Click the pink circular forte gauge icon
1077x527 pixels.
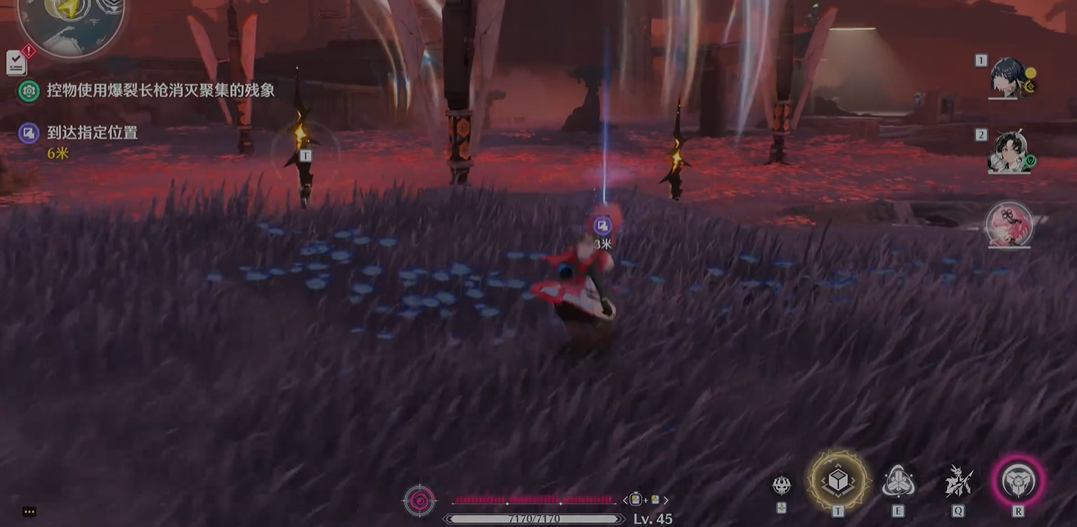pos(419,500)
